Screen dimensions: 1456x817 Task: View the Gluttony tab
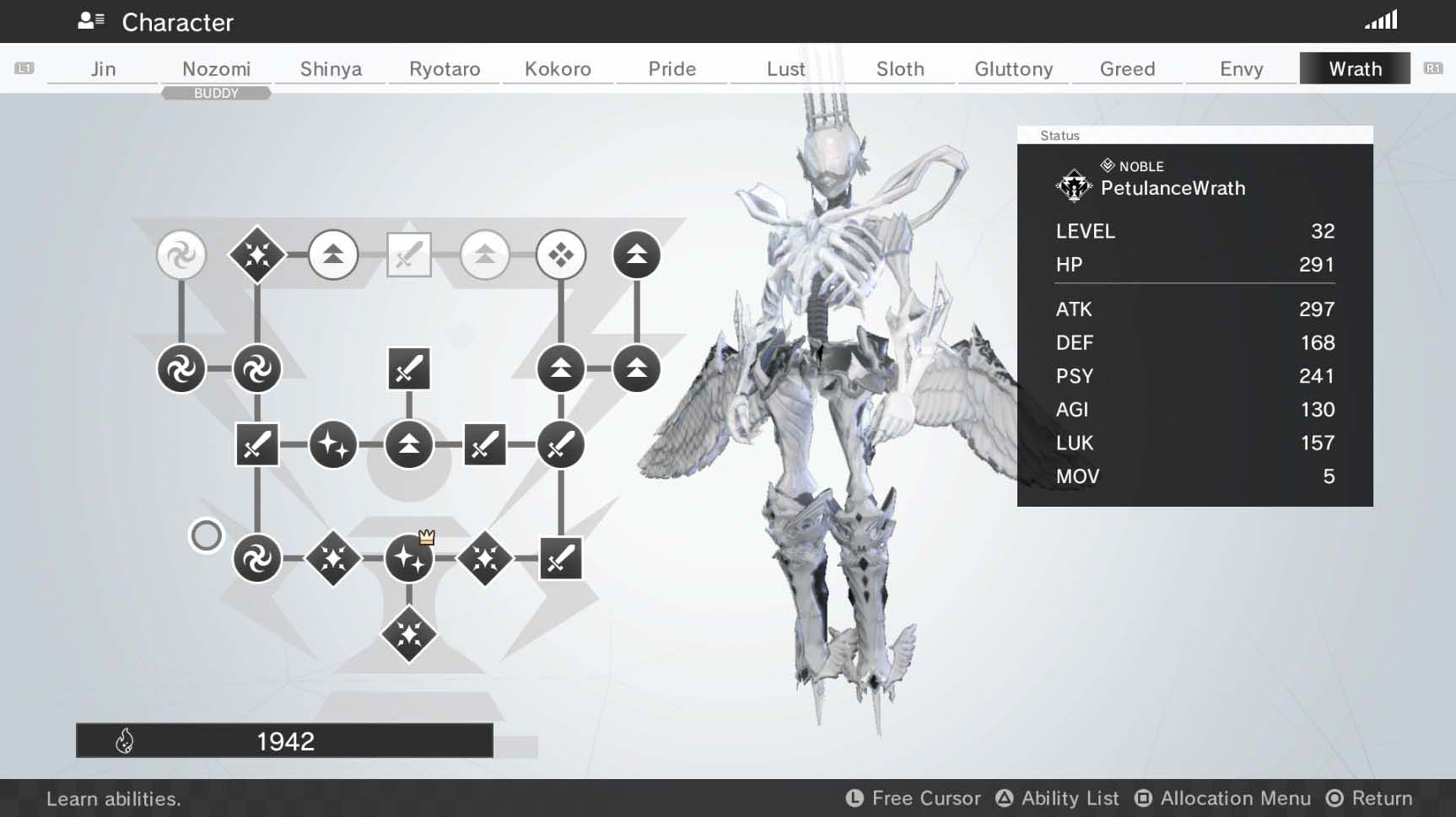[x=1013, y=69]
